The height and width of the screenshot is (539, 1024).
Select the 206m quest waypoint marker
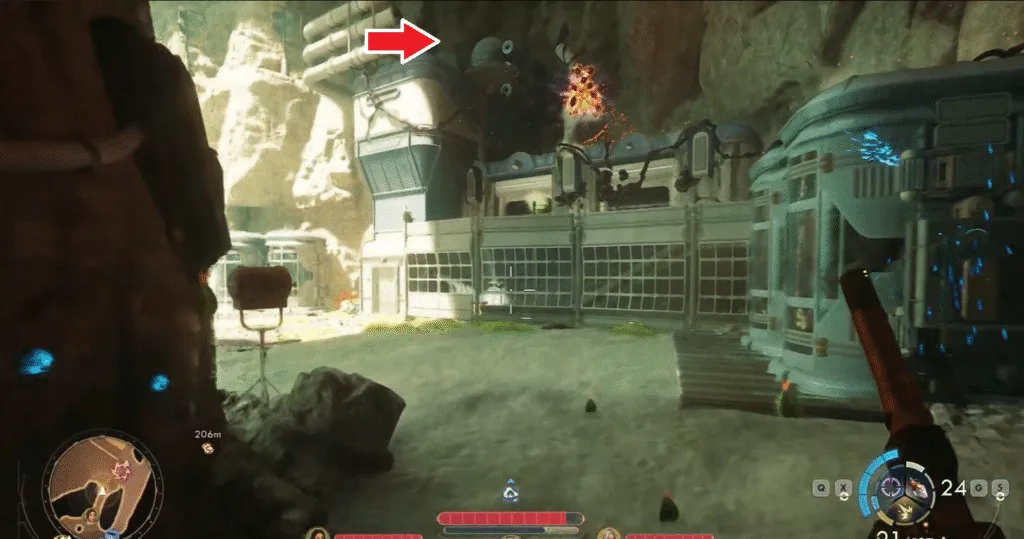click(207, 447)
